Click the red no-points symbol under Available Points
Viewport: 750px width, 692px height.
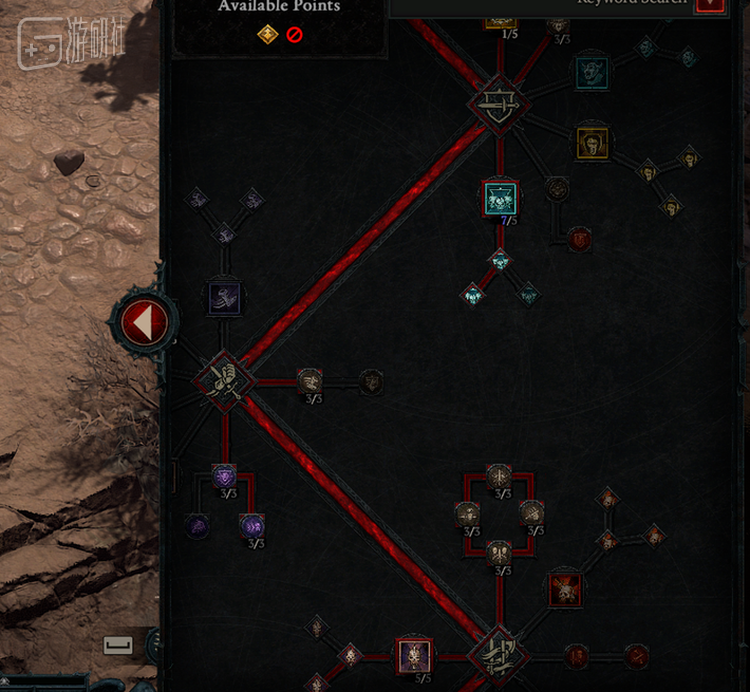(294, 35)
